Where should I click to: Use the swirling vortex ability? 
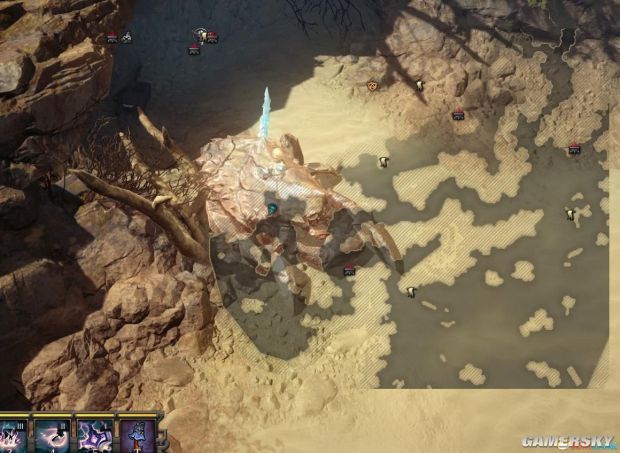(x=54, y=437)
